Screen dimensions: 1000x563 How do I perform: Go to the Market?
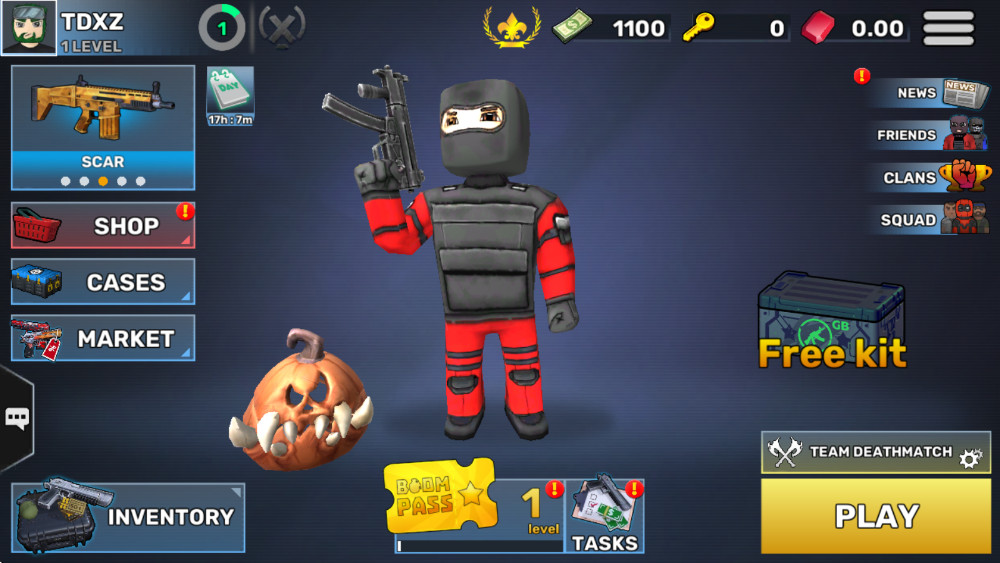point(103,339)
